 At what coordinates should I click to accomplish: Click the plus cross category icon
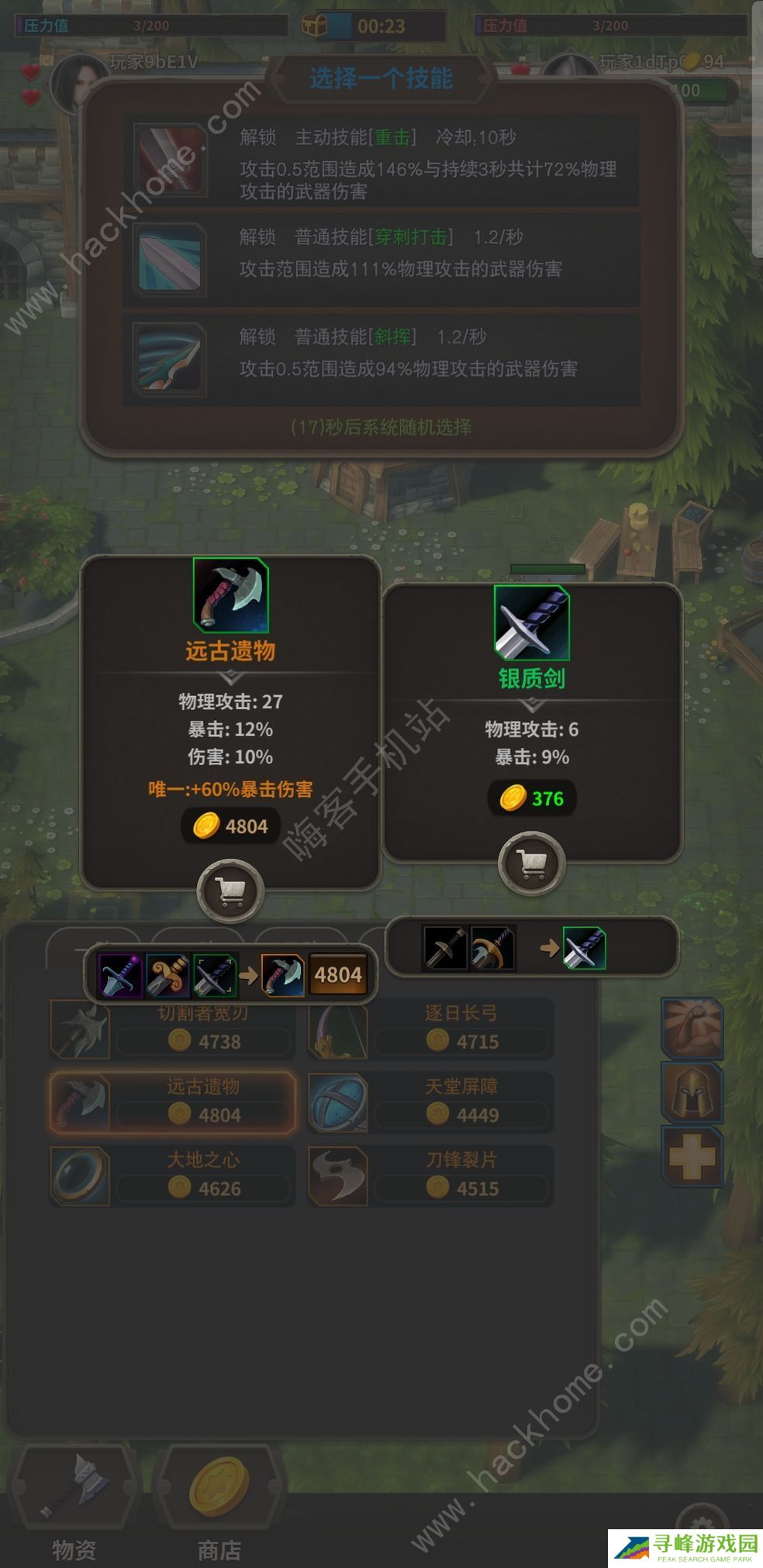pyautogui.click(x=692, y=1157)
